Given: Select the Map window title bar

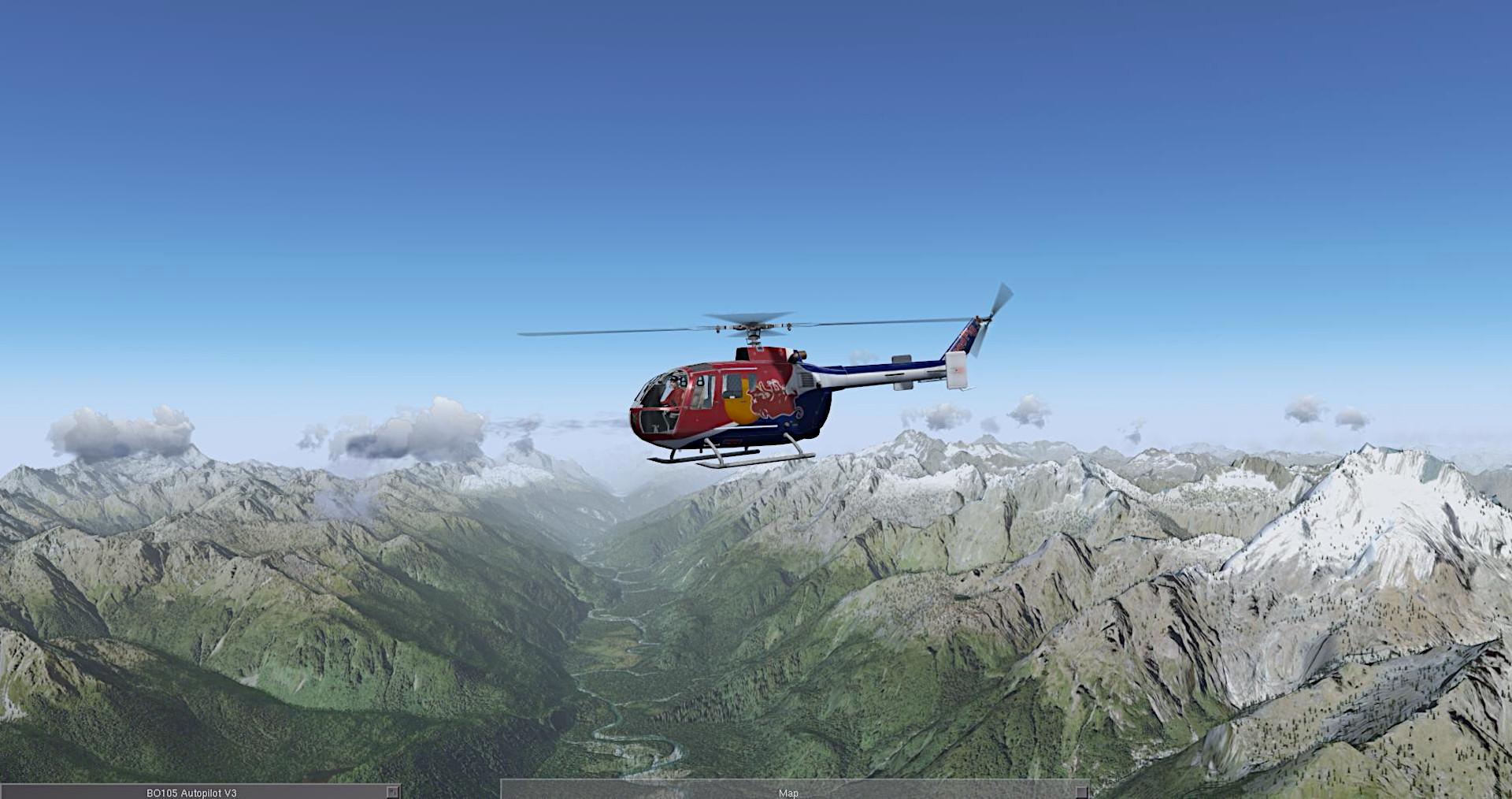Looking at the screenshot, I should tap(787, 793).
